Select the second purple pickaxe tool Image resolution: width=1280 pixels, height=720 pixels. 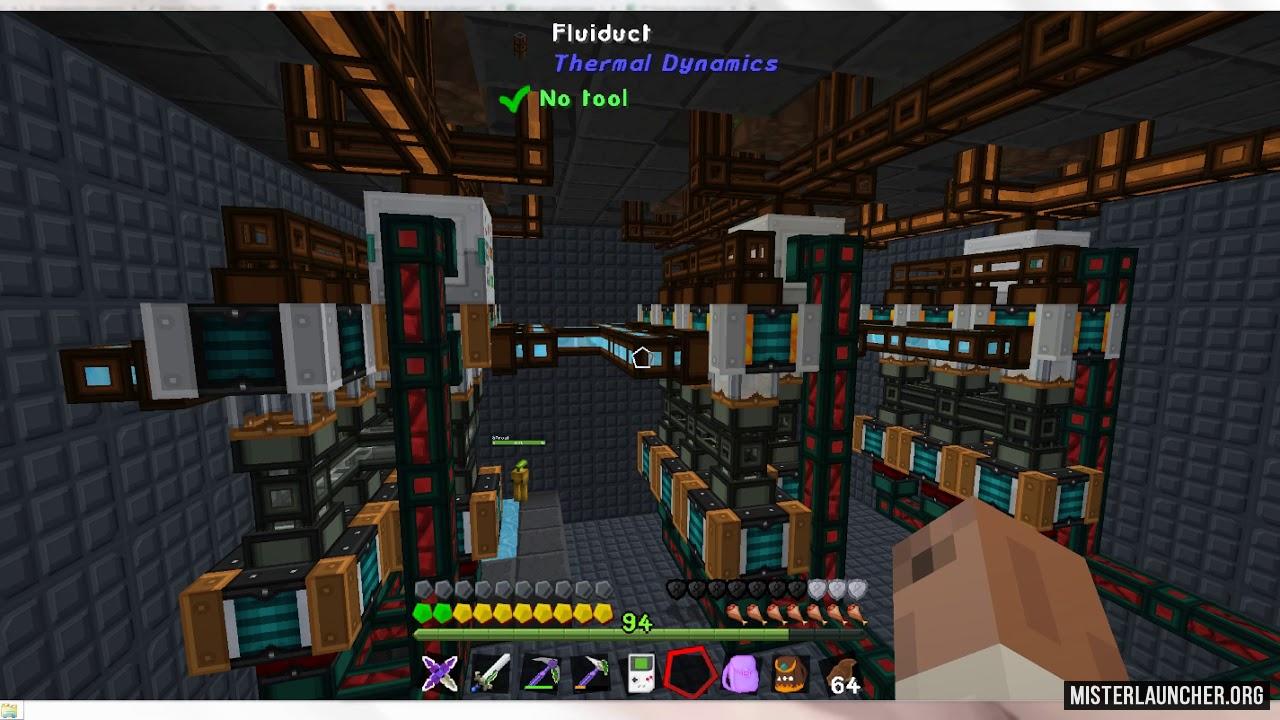(x=591, y=672)
